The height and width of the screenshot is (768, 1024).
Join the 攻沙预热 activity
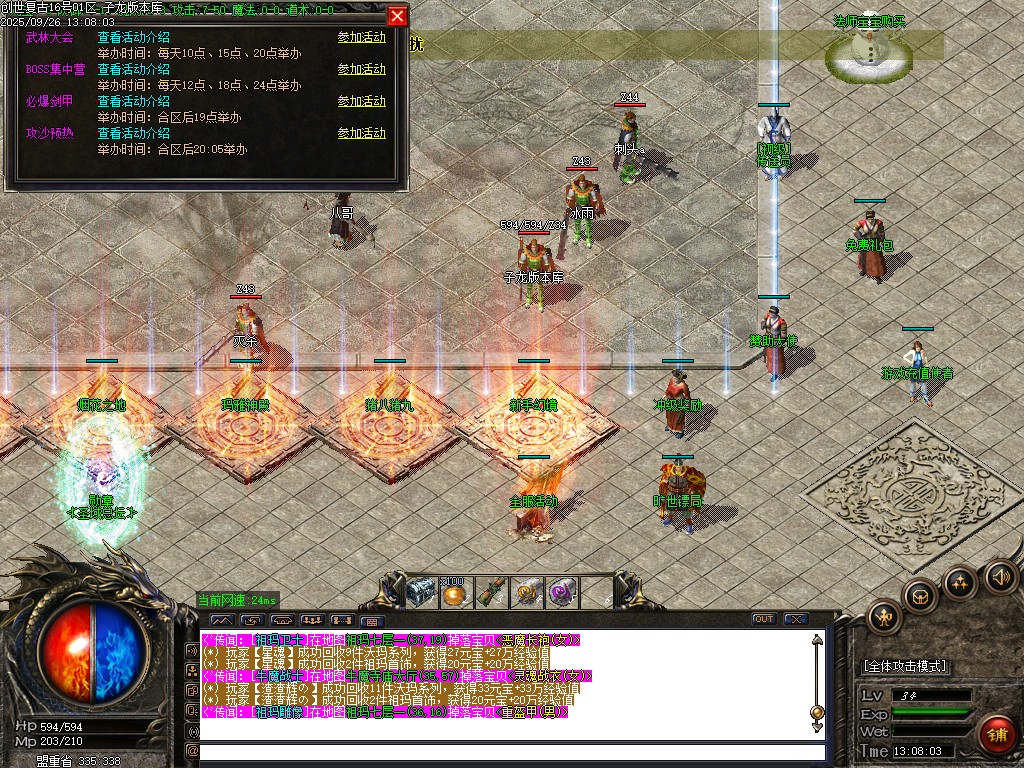(x=361, y=134)
